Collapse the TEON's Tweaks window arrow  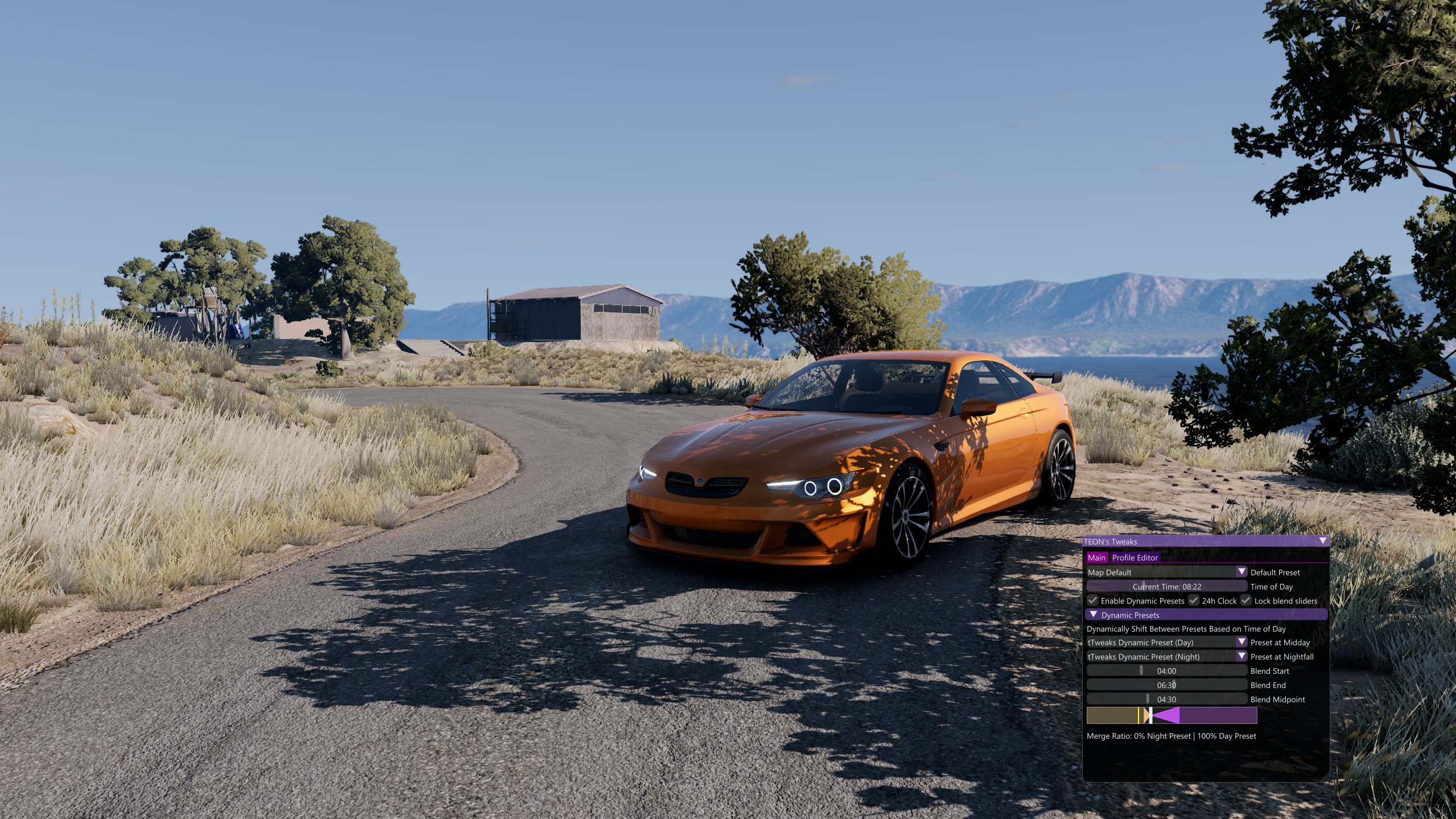point(1323,541)
